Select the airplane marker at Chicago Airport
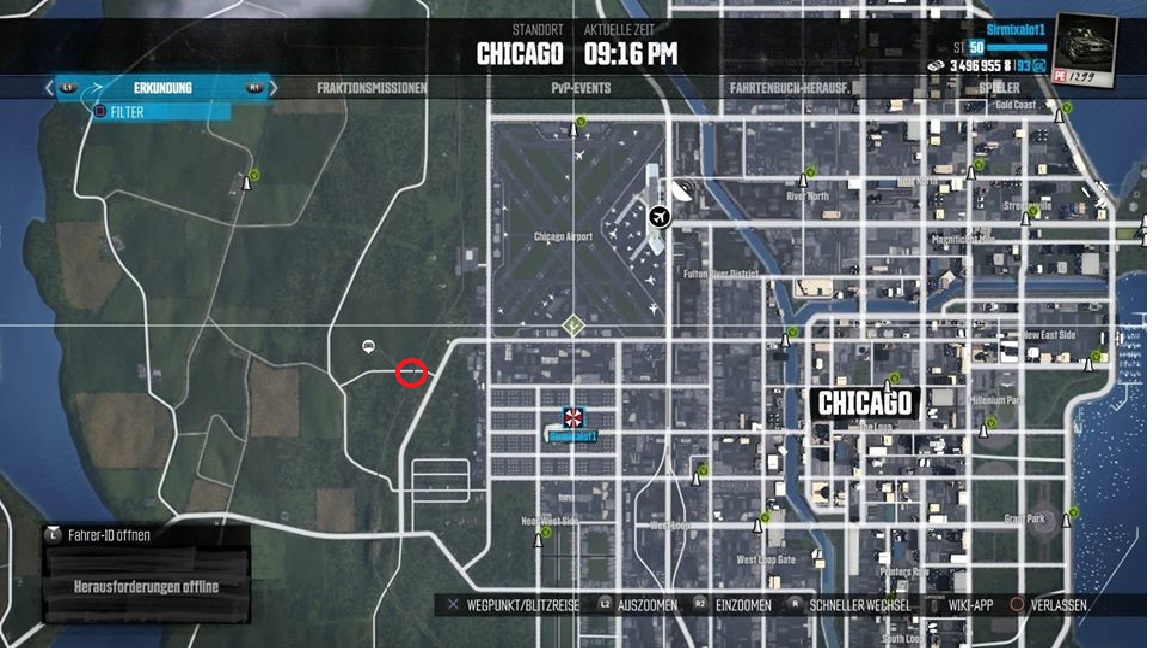The width and height of the screenshot is (1152, 648). [x=658, y=216]
